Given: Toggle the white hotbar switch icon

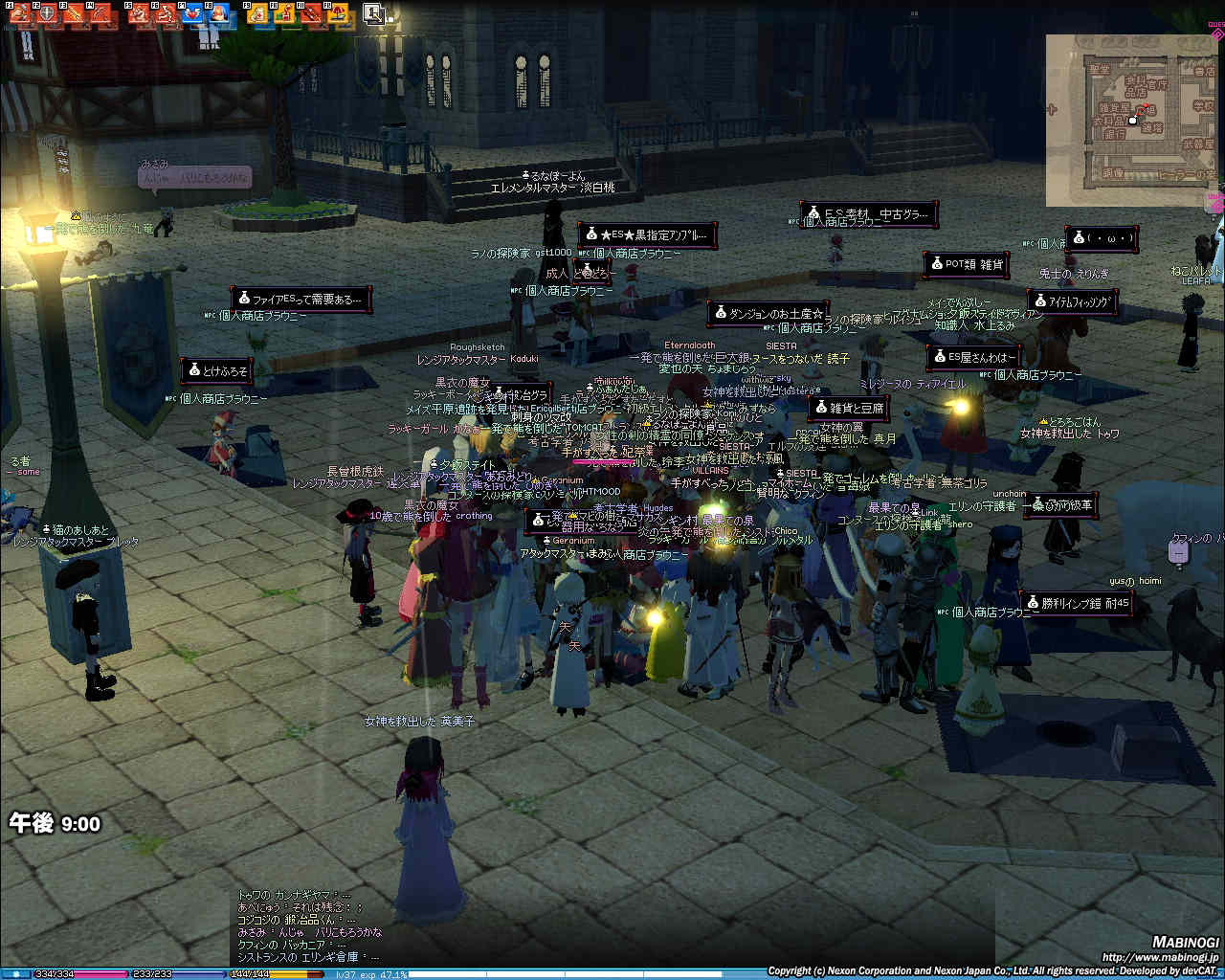Looking at the screenshot, I should tap(373, 13).
